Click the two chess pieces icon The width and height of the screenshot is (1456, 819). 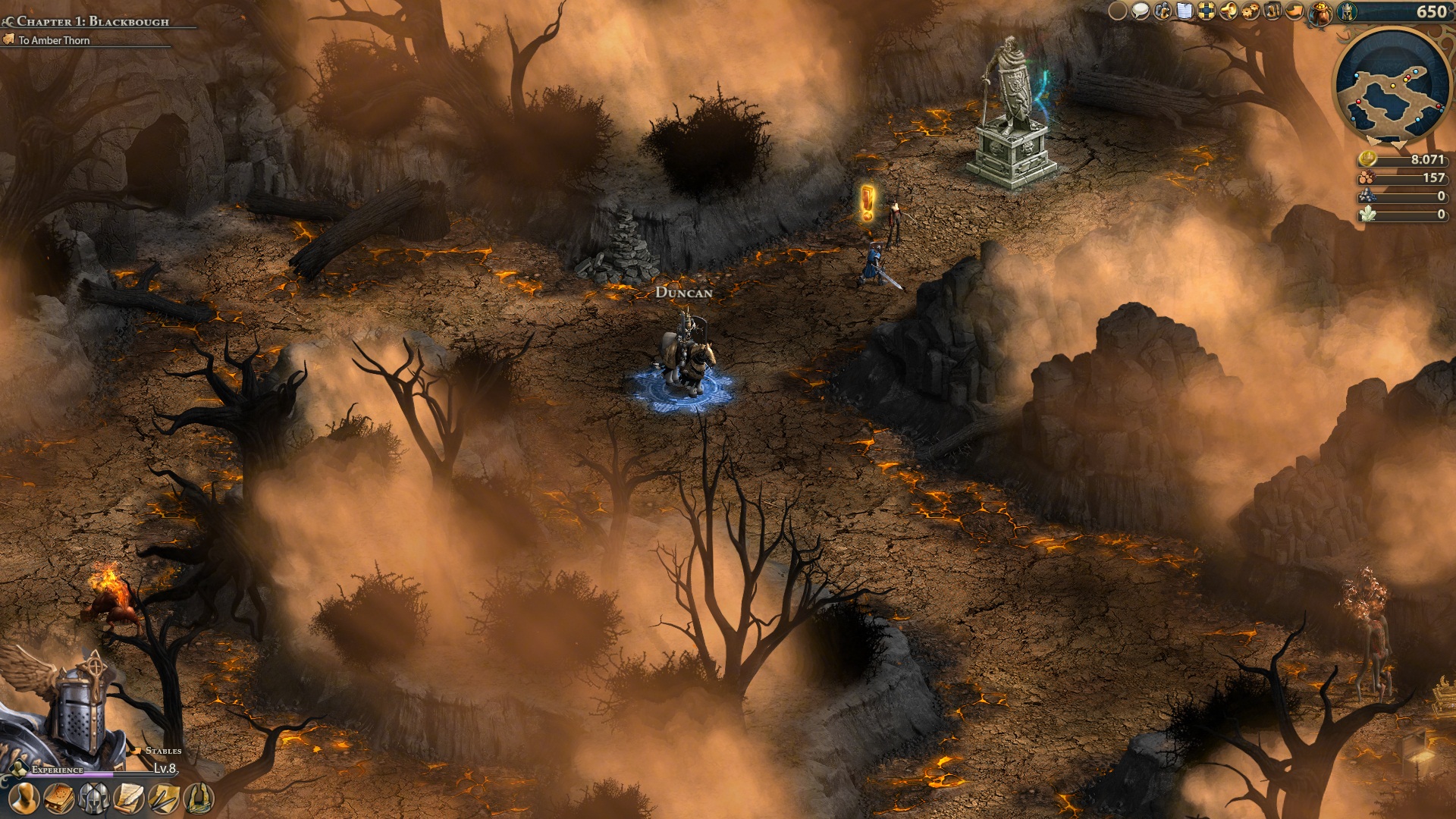click(1272, 11)
